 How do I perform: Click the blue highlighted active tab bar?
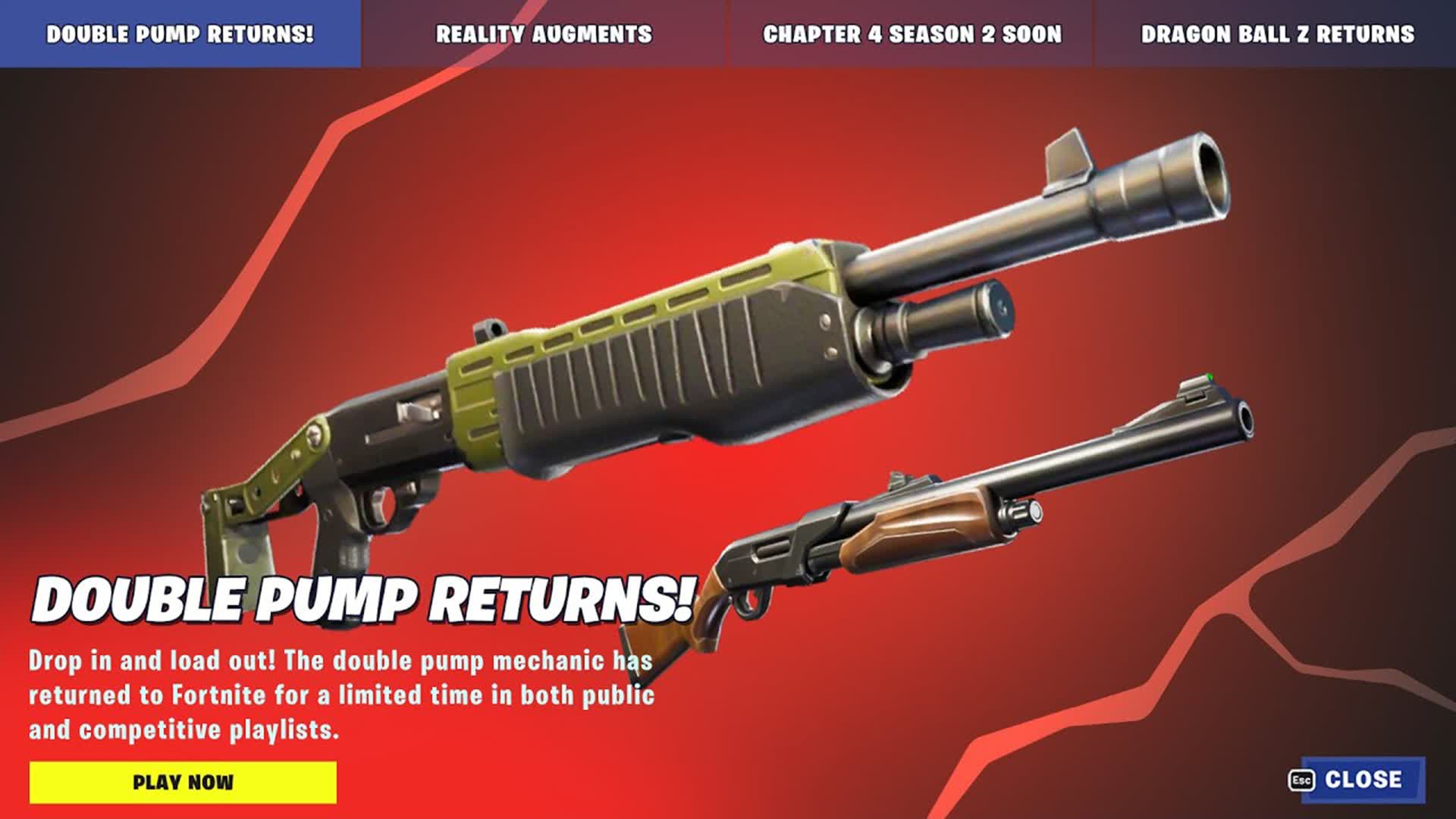coord(180,33)
